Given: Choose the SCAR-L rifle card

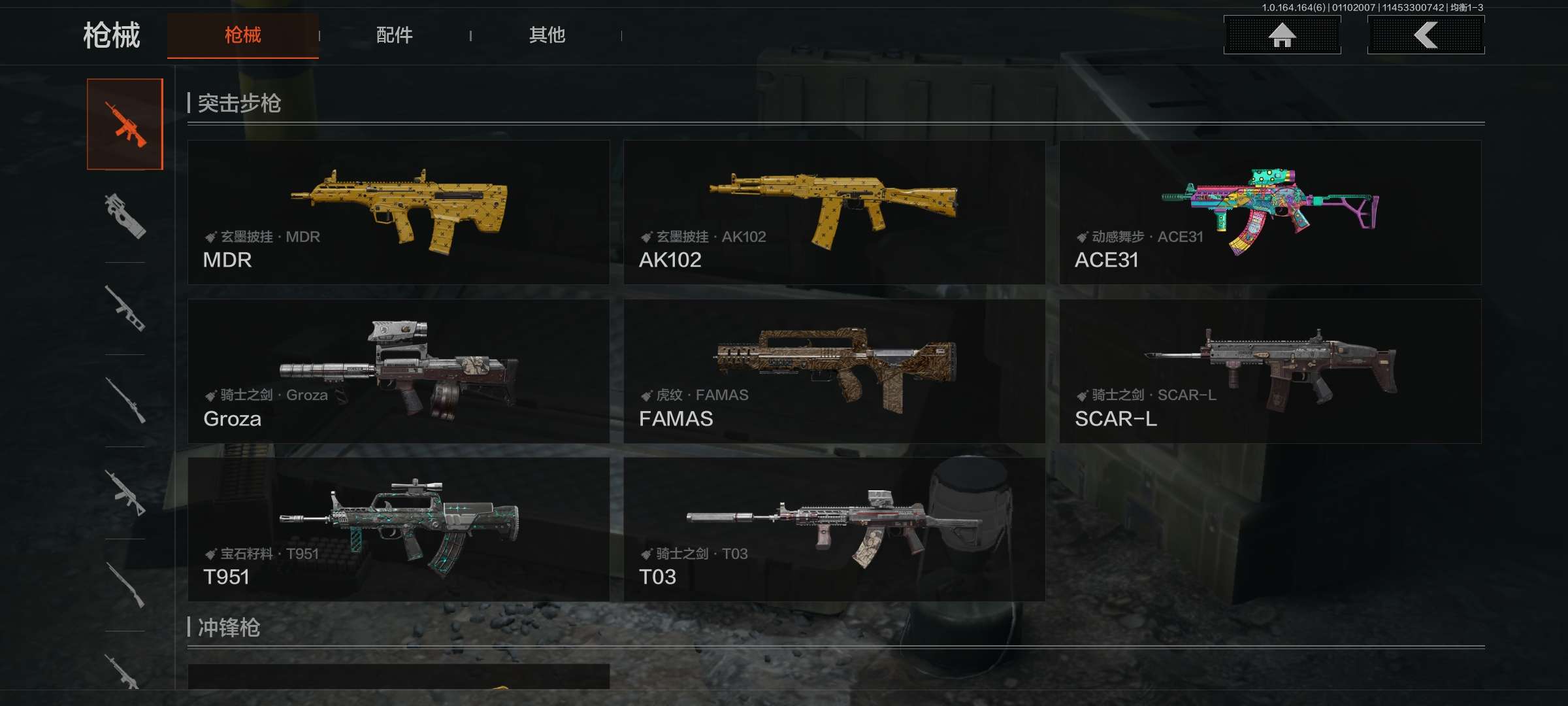Looking at the screenshot, I should coord(1270,371).
